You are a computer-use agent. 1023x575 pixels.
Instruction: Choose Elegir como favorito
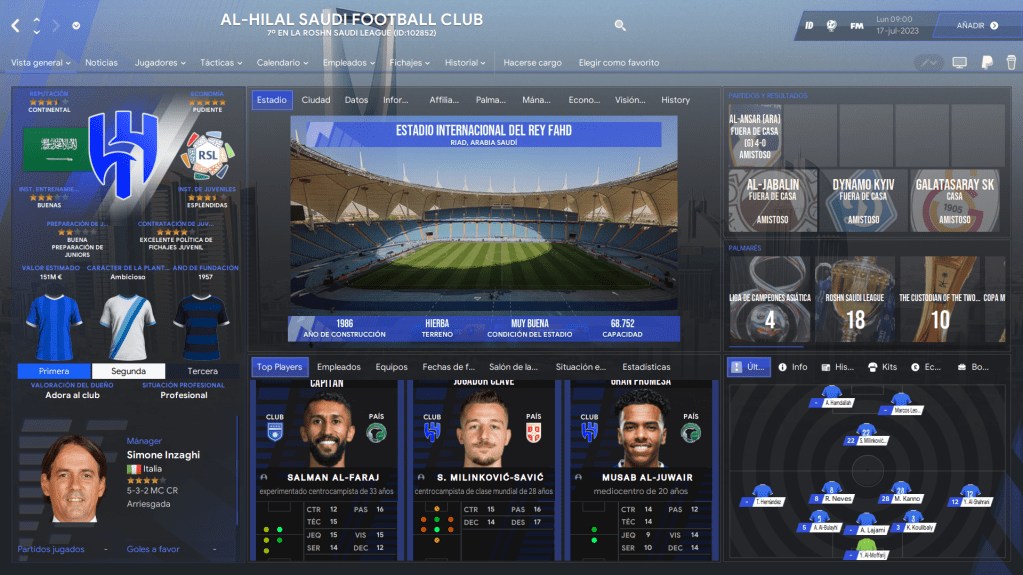618,63
